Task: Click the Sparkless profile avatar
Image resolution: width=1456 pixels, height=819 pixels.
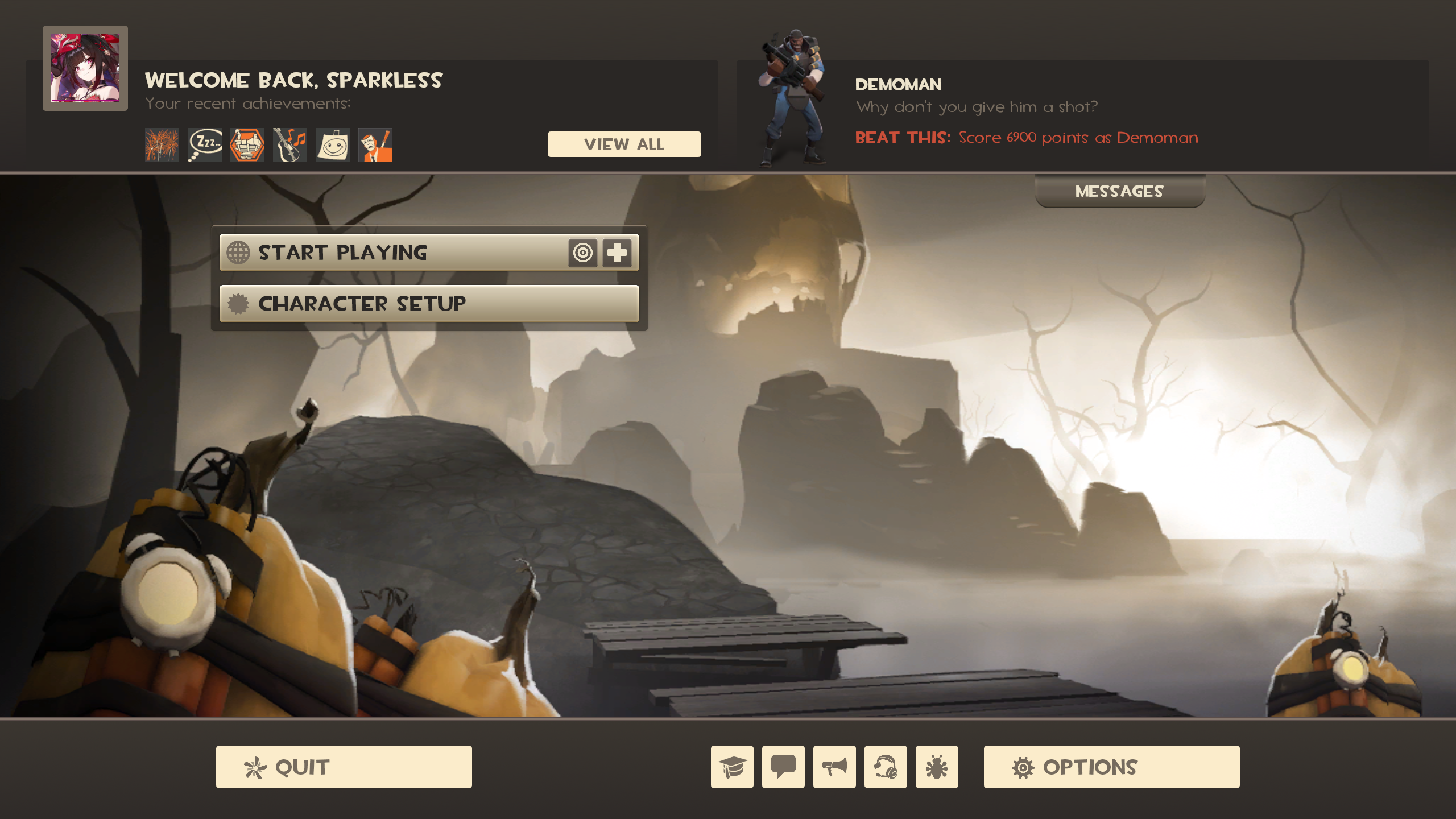Action: click(86, 67)
